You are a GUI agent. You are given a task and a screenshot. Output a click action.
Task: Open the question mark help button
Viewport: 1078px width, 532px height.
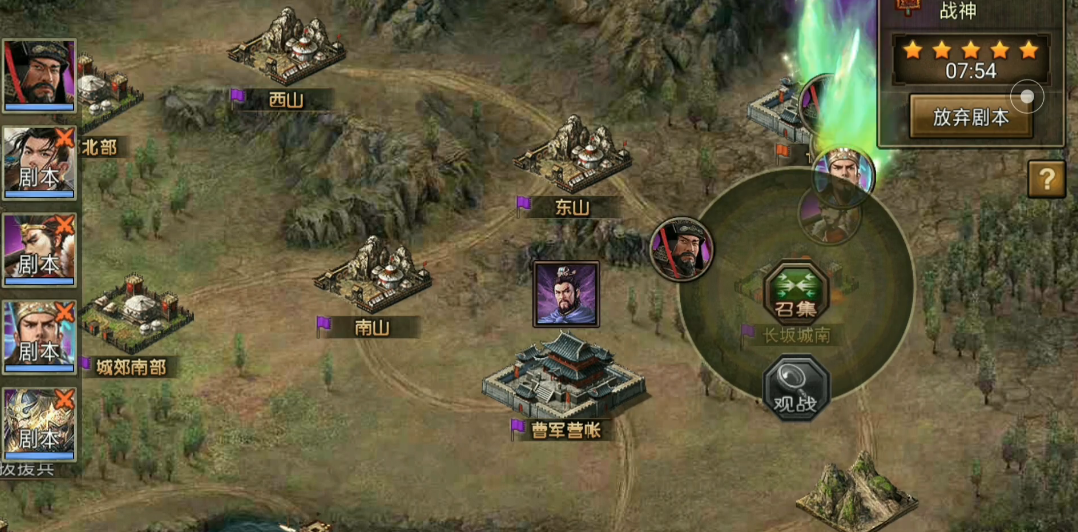coord(1046,179)
